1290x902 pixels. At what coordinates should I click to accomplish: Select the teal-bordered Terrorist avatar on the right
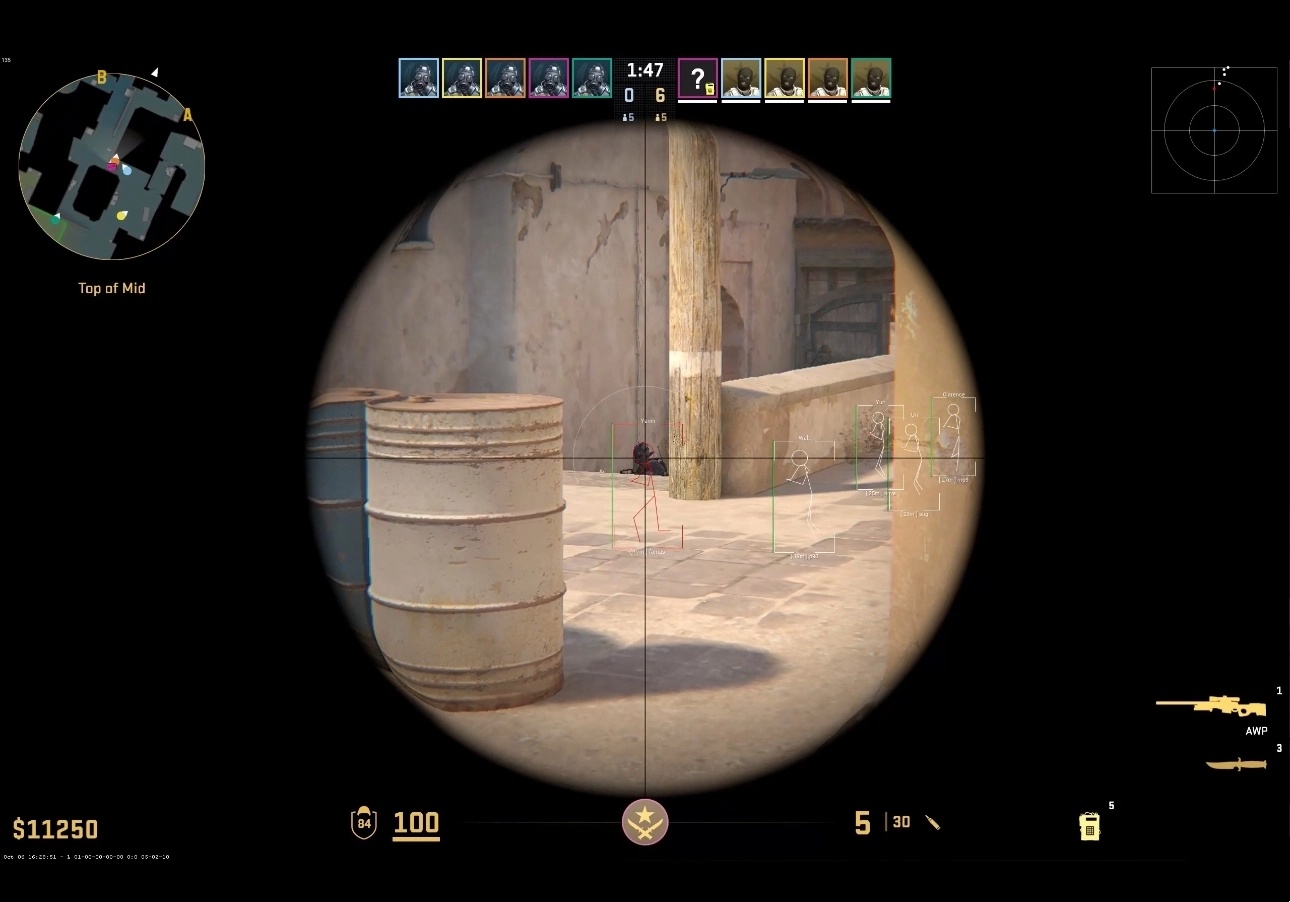pos(871,80)
